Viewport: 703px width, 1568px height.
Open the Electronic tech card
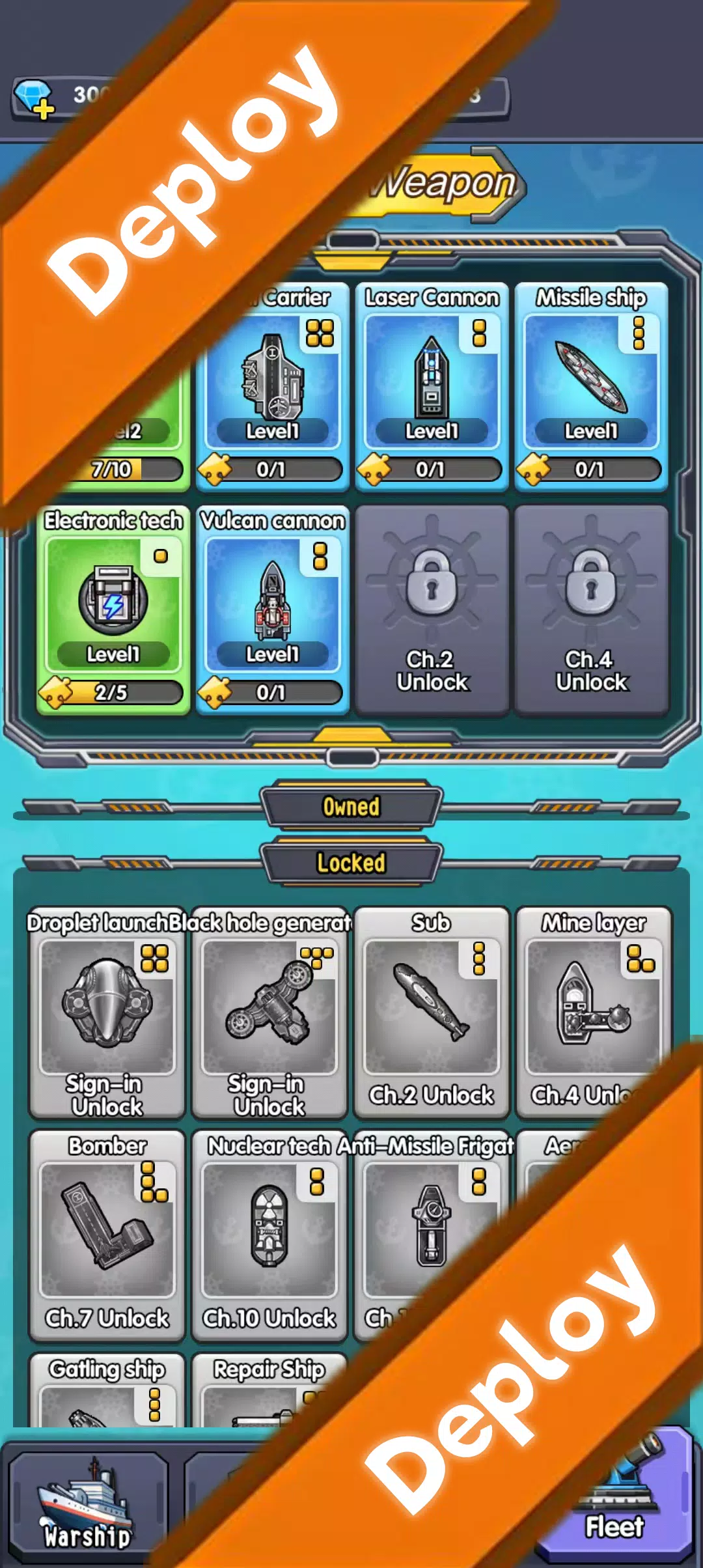click(x=113, y=609)
